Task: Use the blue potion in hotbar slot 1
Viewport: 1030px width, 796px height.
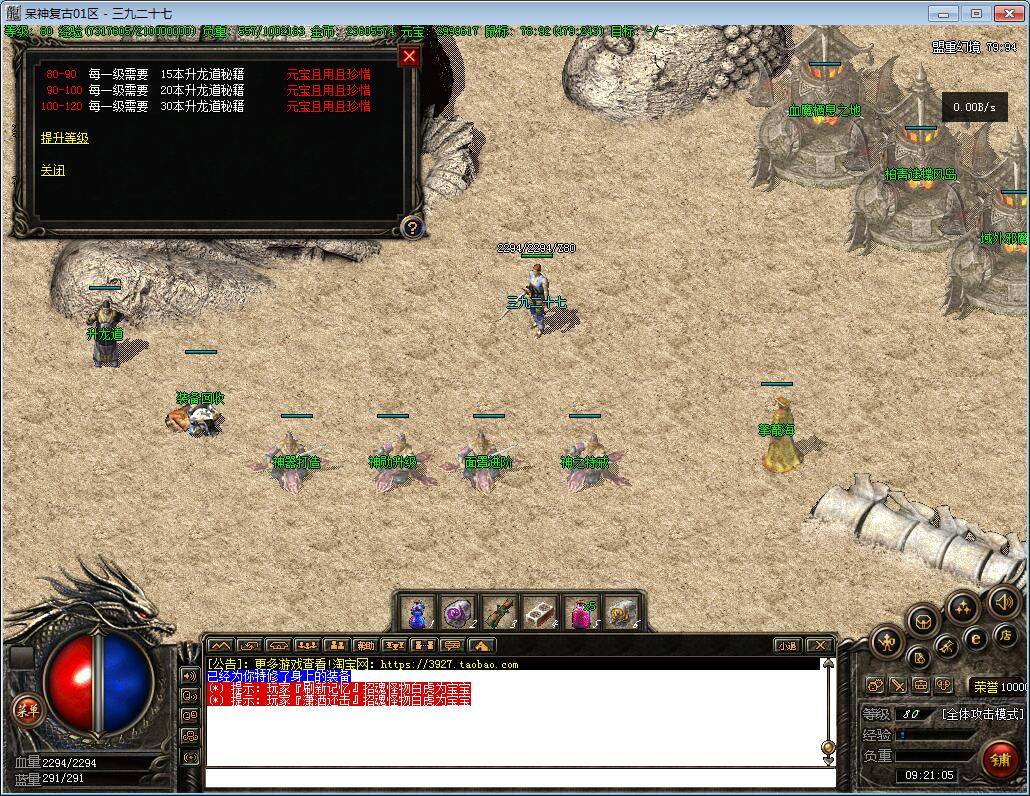Action: pos(418,612)
